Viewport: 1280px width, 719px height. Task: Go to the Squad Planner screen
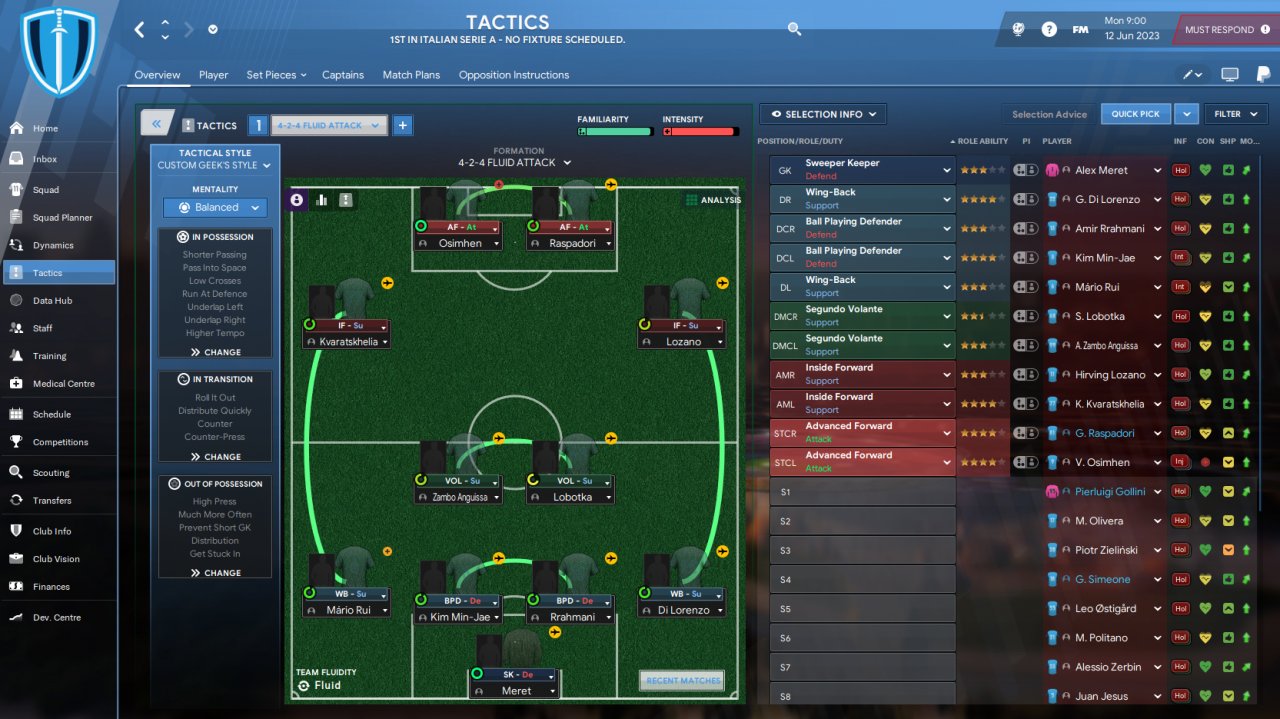pyautogui.click(x=62, y=217)
